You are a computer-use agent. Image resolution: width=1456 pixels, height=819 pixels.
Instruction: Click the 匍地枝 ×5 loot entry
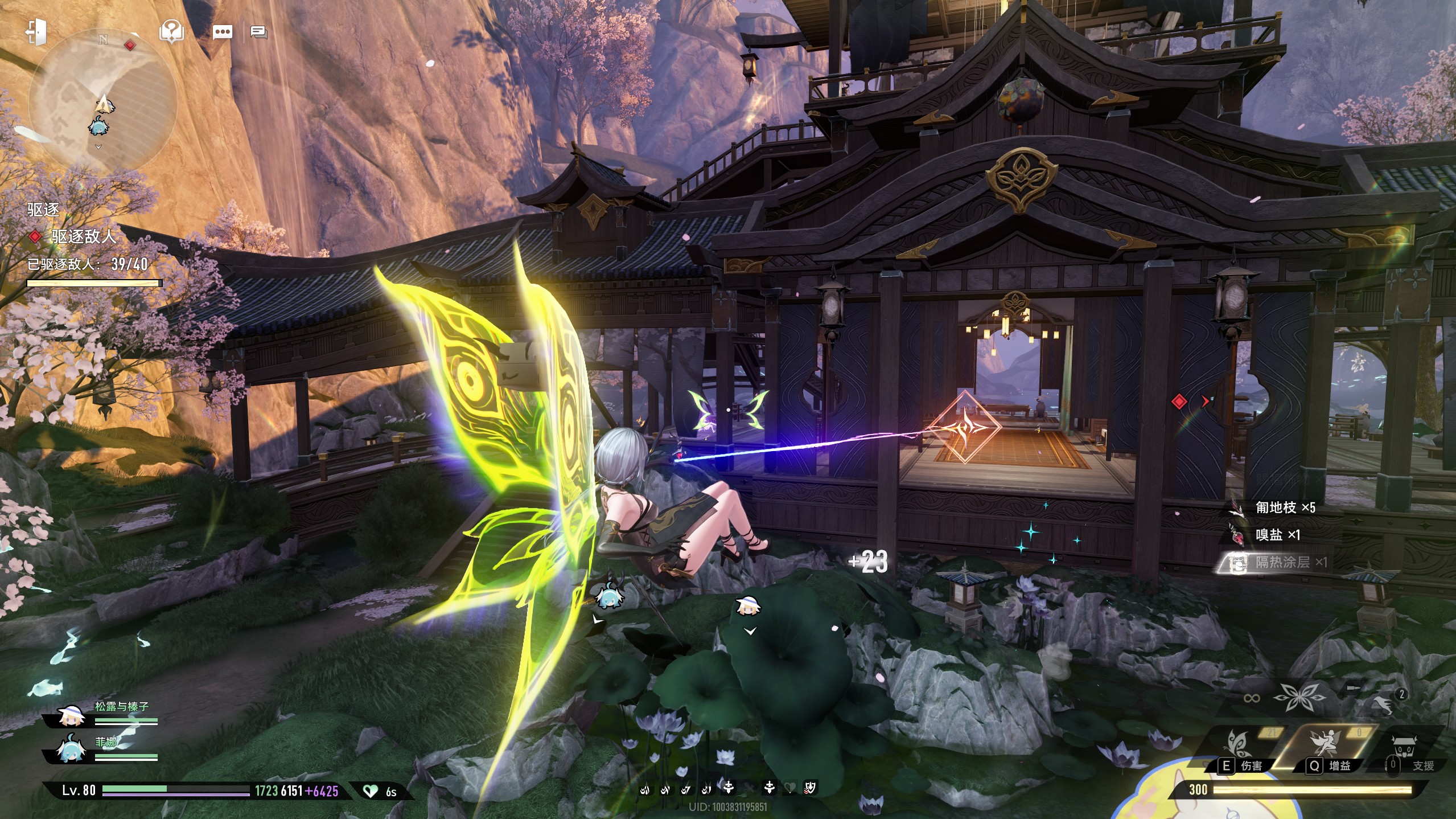coord(1284,507)
